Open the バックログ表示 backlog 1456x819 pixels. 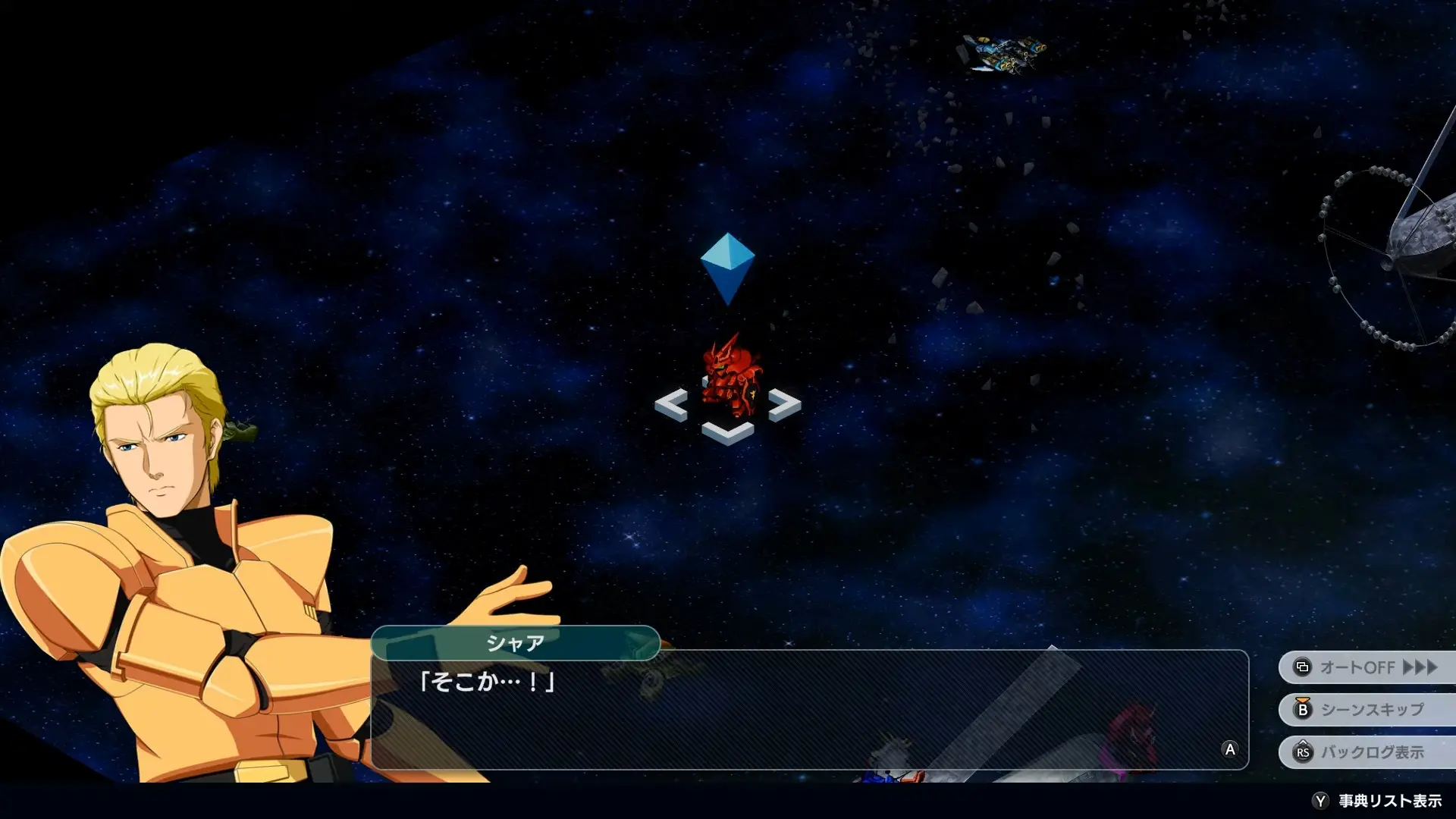click(1367, 752)
